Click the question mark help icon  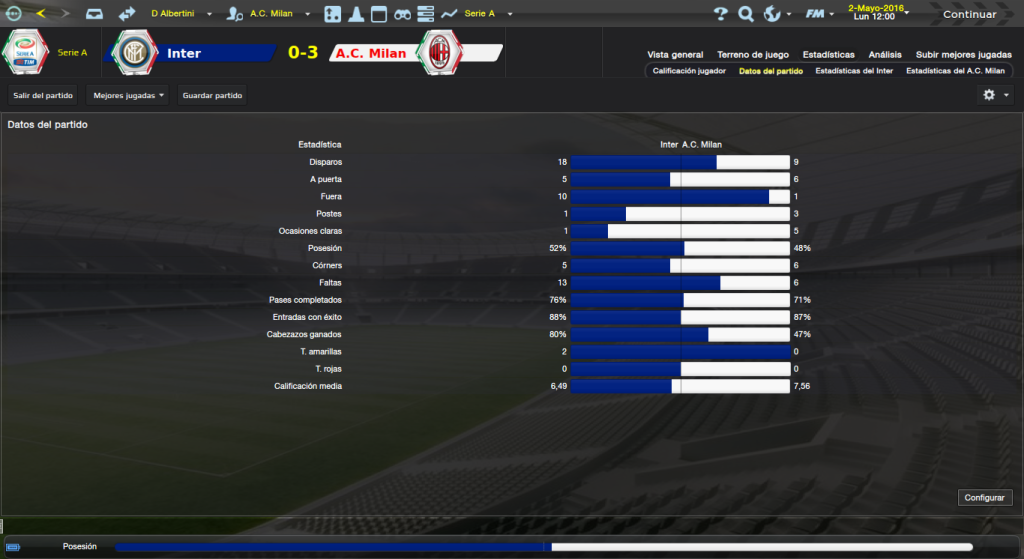720,14
